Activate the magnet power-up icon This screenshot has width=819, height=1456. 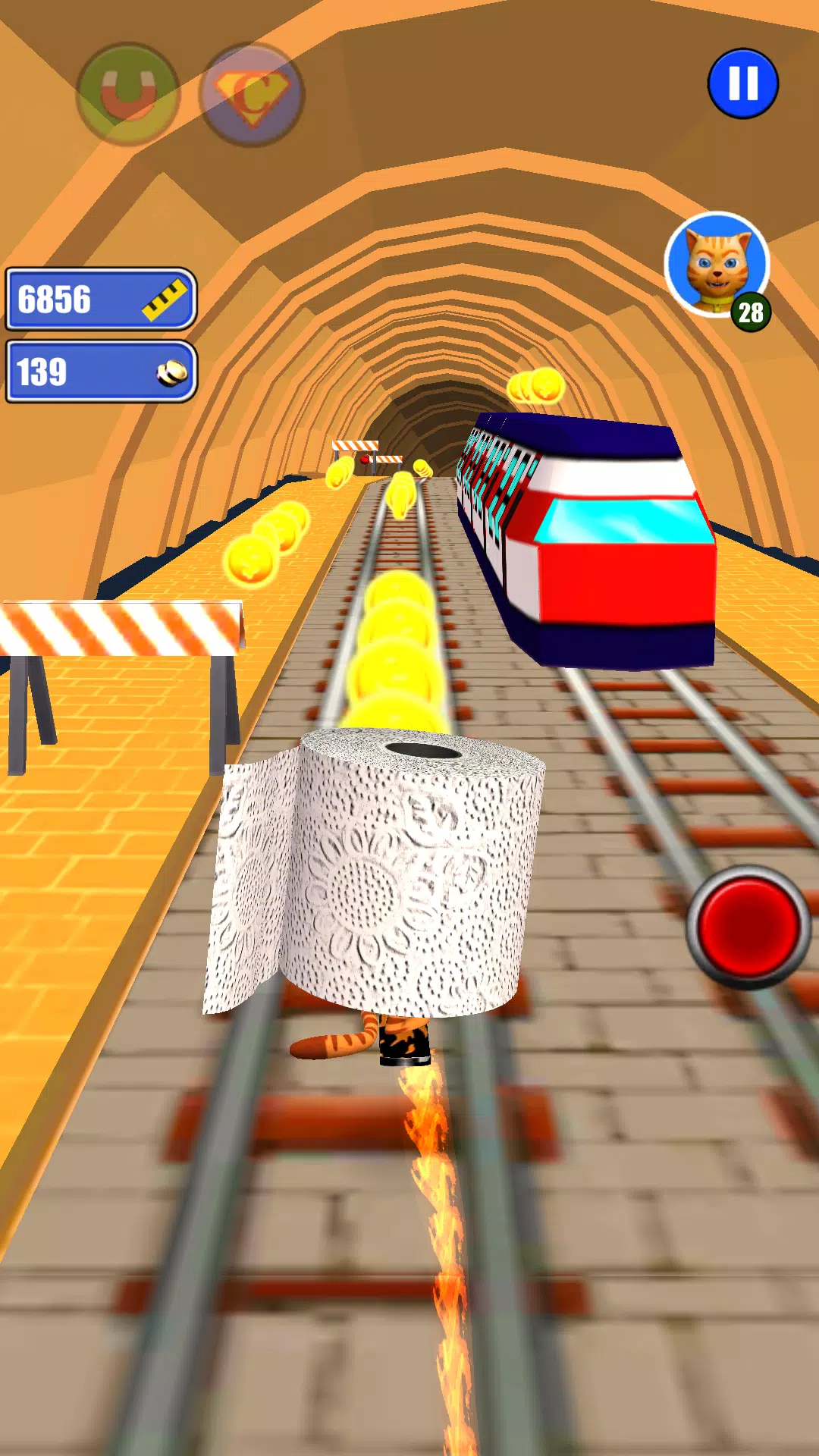[x=128, y=94]
